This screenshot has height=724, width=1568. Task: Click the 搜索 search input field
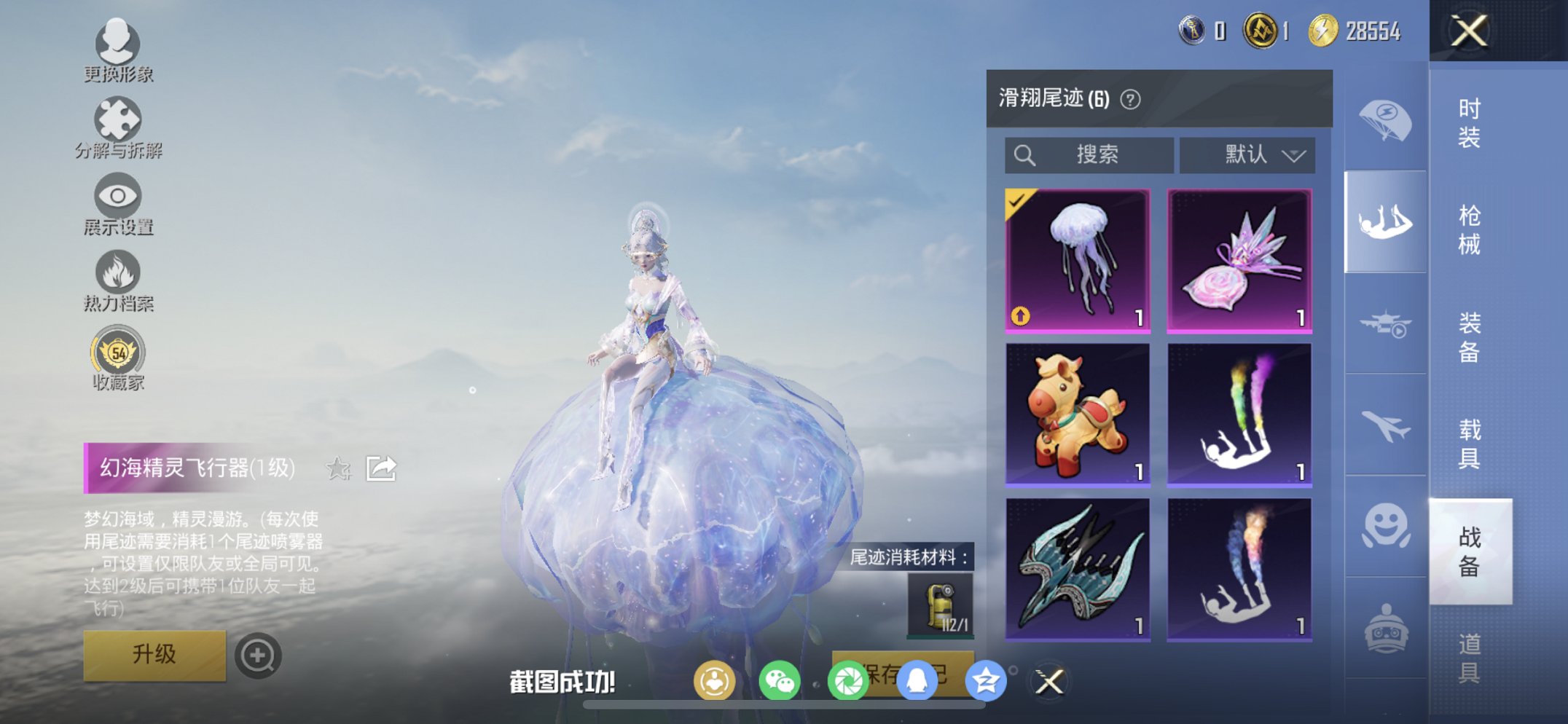click(1093, 154)
